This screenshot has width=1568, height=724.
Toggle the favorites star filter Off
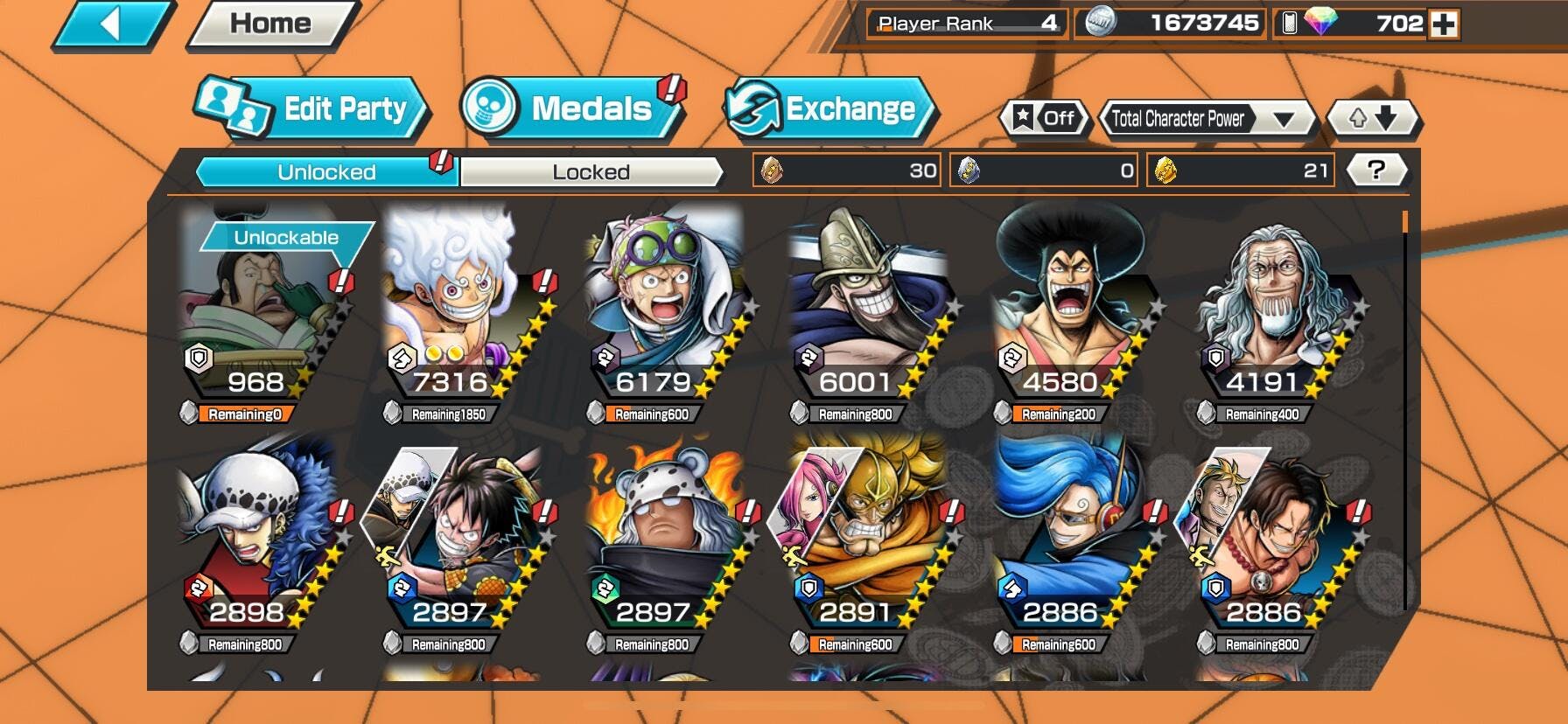click(x=1044, y=118)
